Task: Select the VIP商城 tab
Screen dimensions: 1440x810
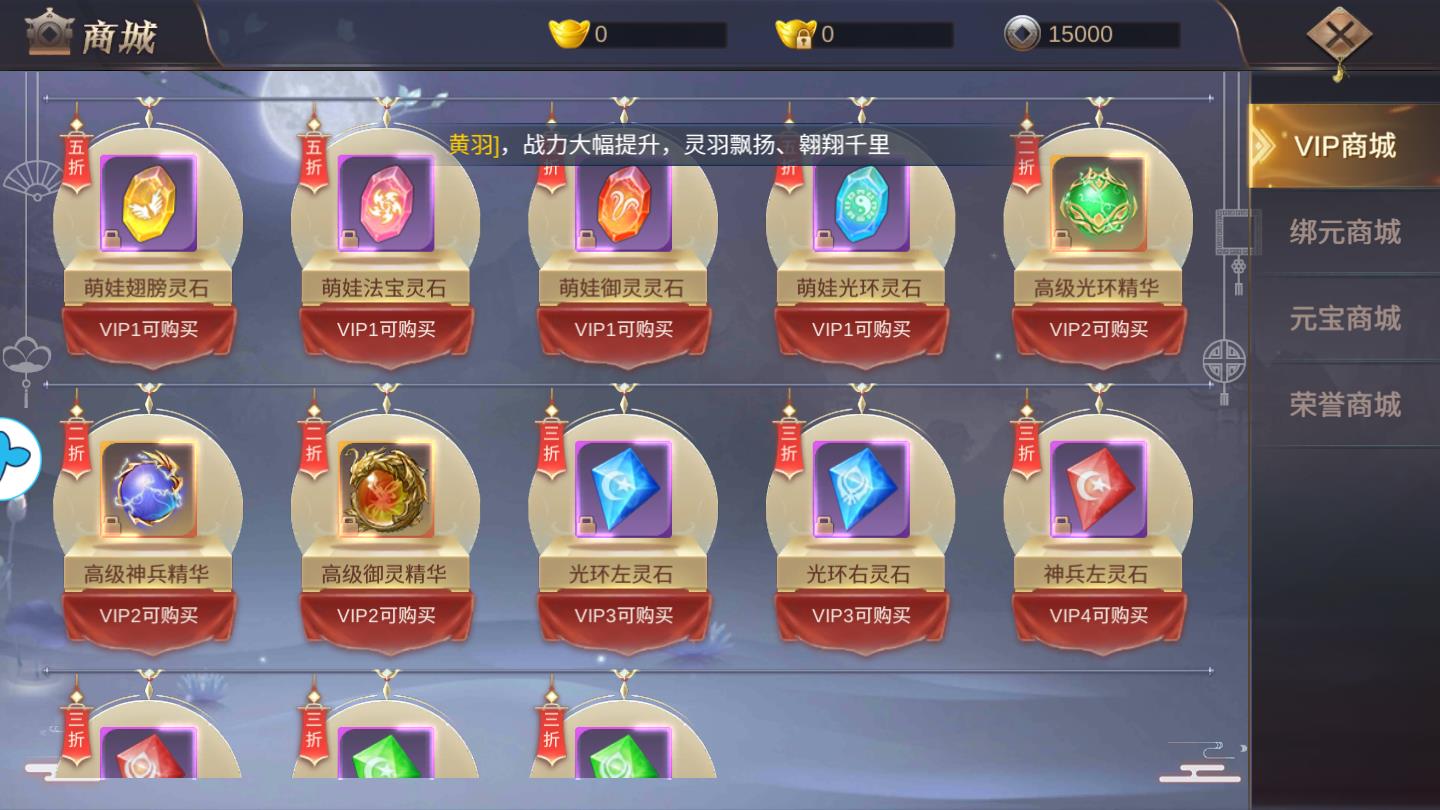Action: (x=1345, y=145)
